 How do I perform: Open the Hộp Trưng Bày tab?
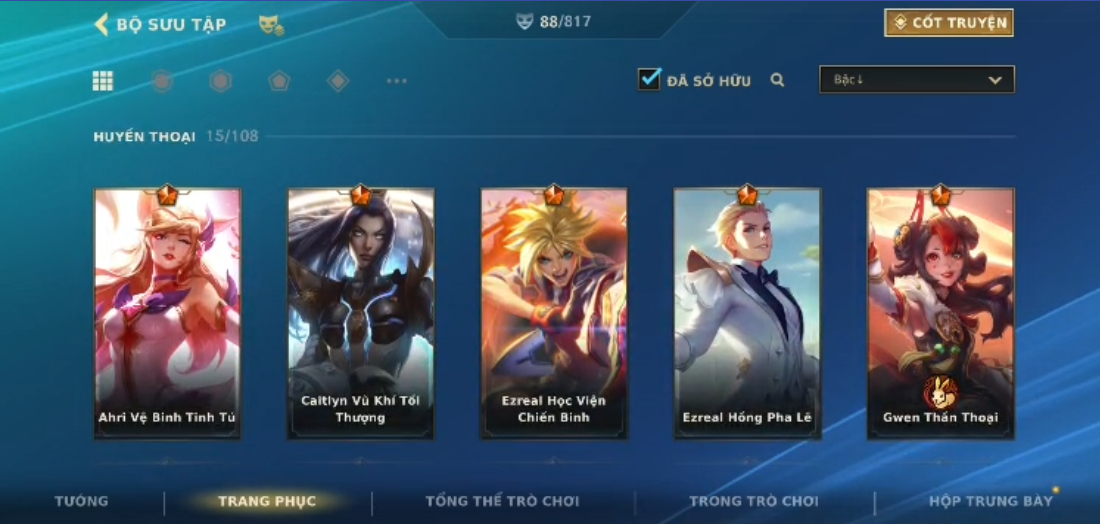pos(990,501)
